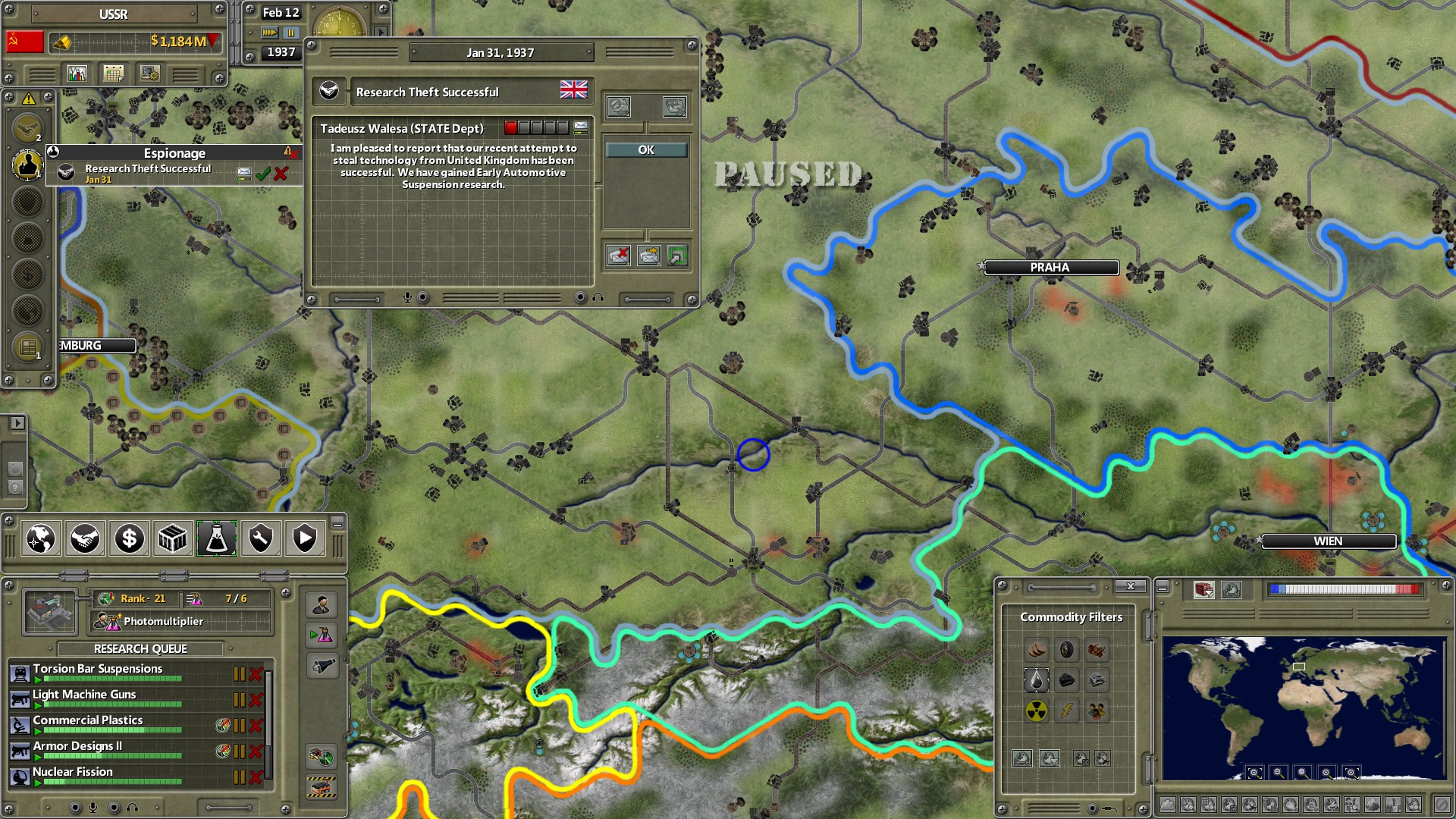Click the horizontal slider below the event message
The image size is (1456, 819).
point(356,300)
